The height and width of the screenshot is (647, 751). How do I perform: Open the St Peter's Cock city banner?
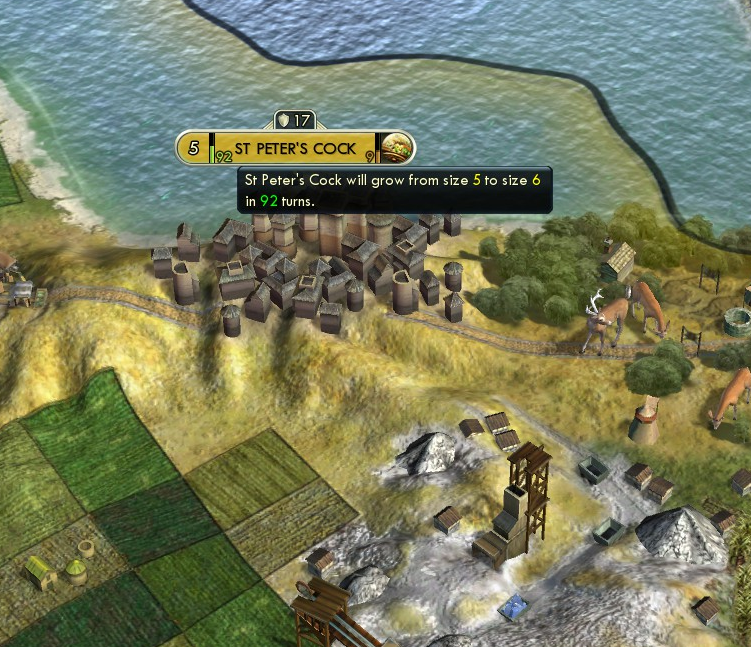(295, 149)
